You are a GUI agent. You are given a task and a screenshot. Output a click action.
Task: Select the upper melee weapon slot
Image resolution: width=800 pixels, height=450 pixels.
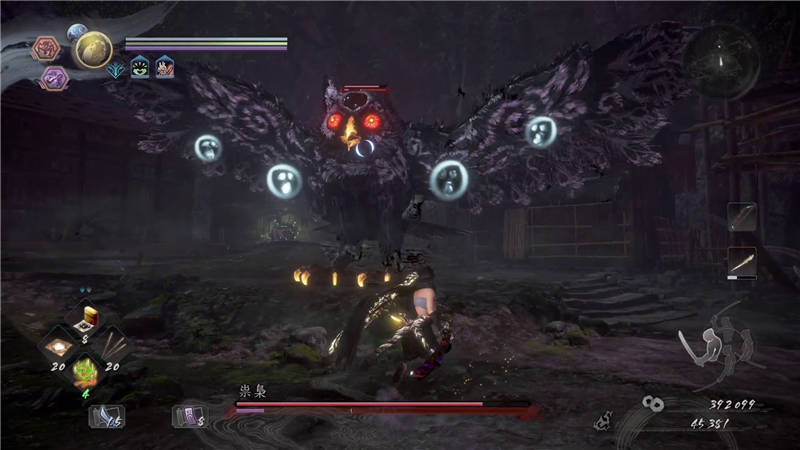[741, 217]
